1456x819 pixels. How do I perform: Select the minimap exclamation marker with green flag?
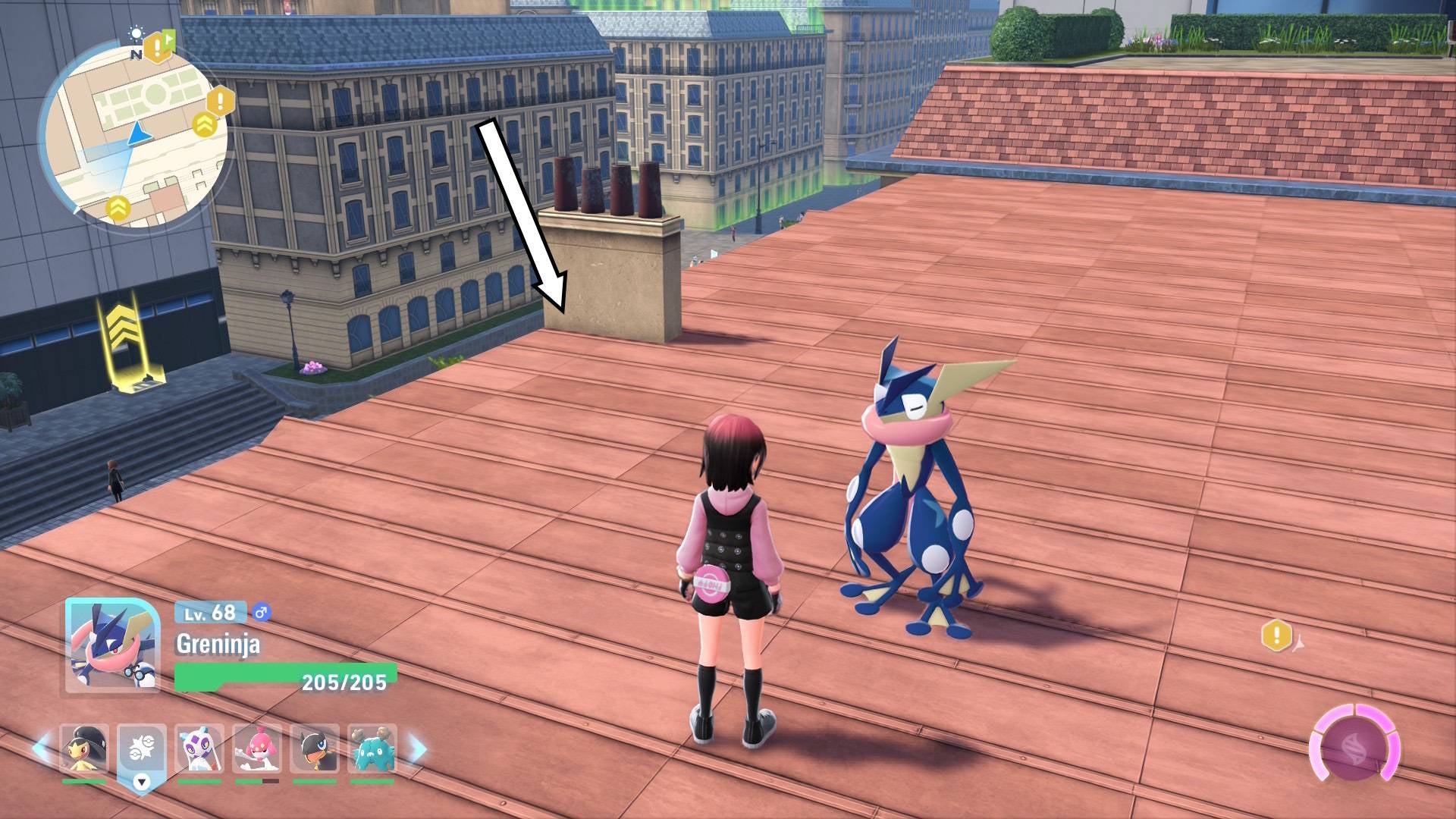click(x=159, y=47)
